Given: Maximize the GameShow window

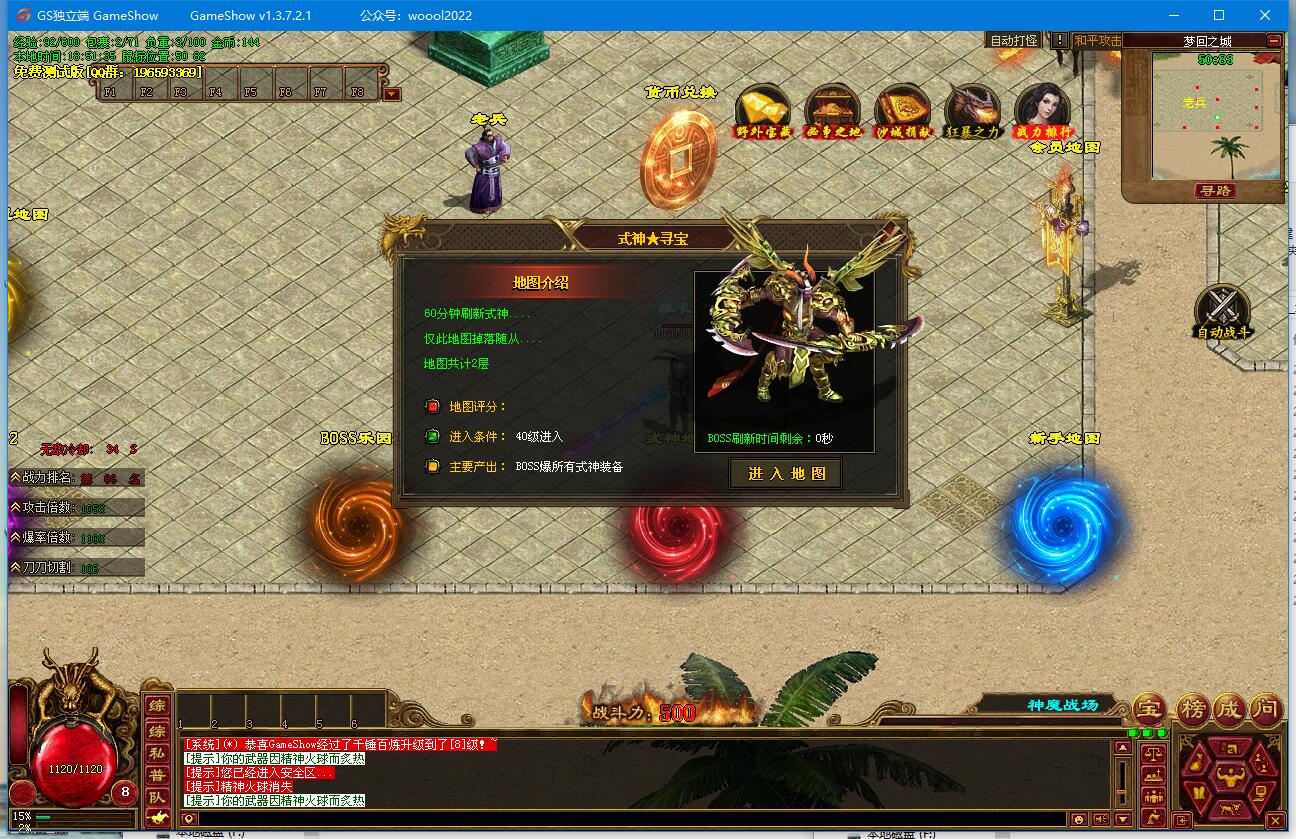Looking at the screenshot, I should tap(1219, 15).
